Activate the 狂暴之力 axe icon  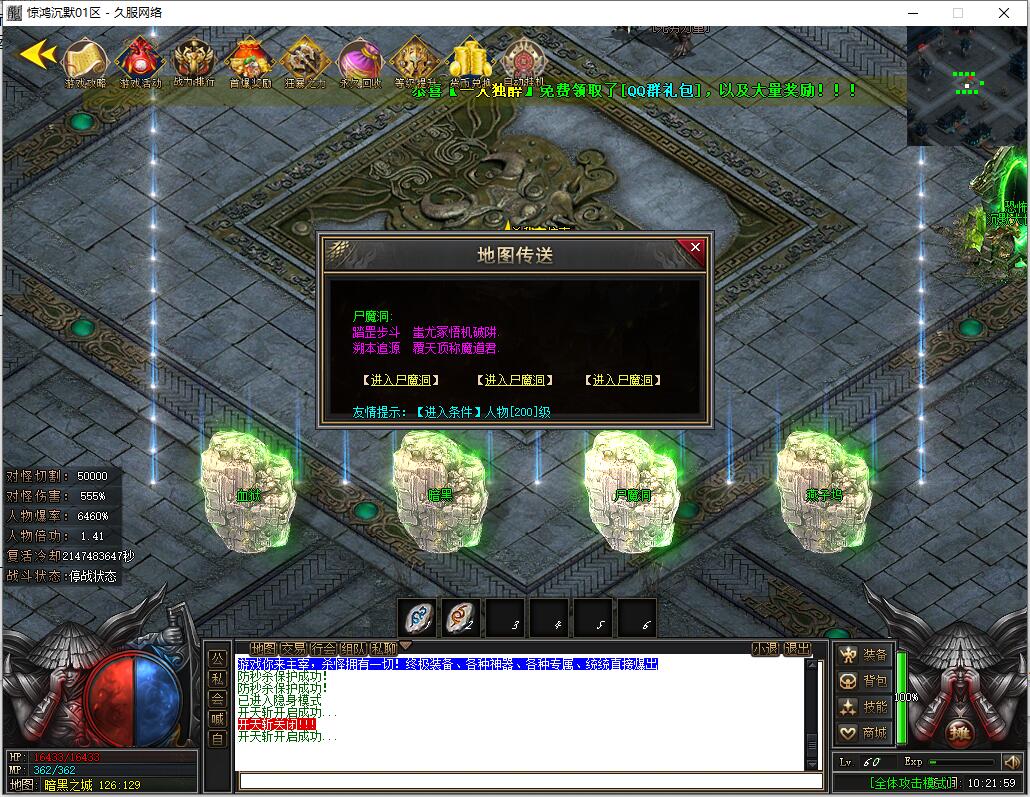tap(304, 62)
